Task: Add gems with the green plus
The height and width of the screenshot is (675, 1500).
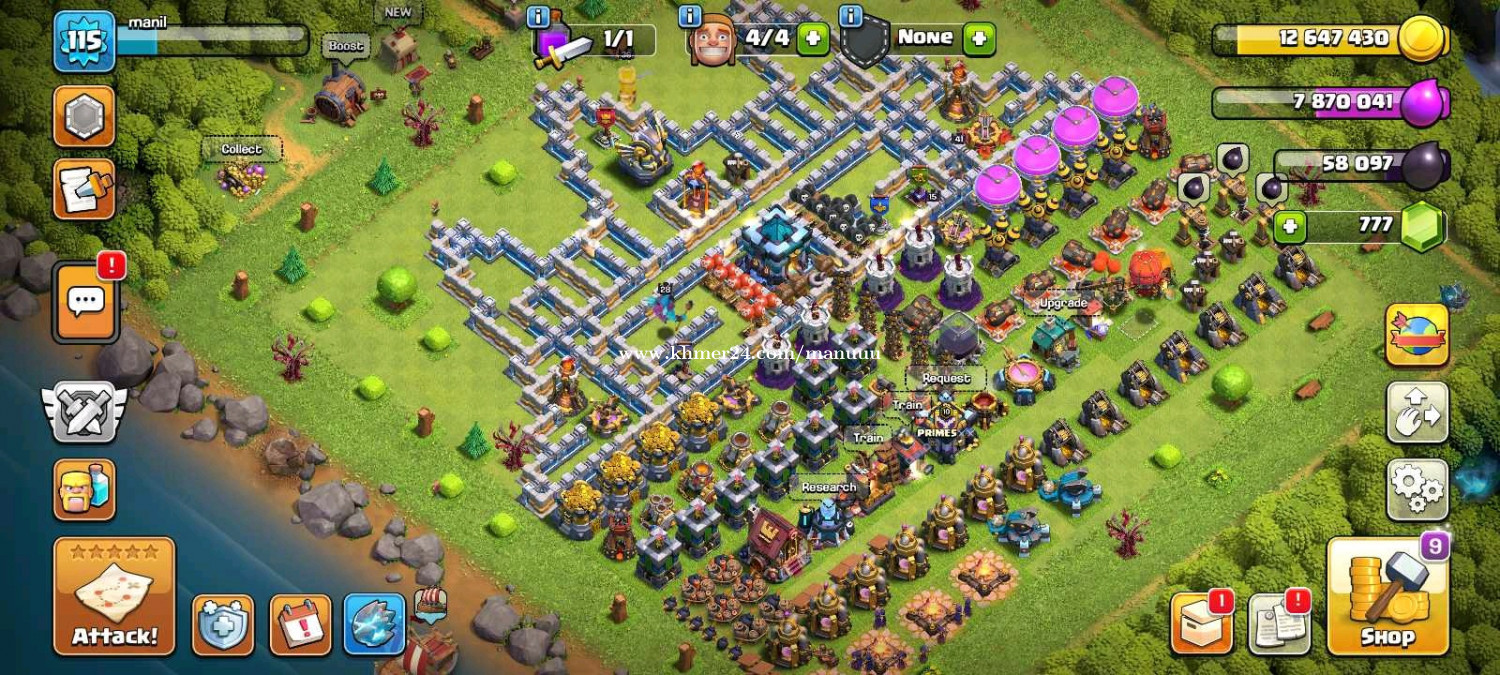Action: click(x=1290, y=227)
